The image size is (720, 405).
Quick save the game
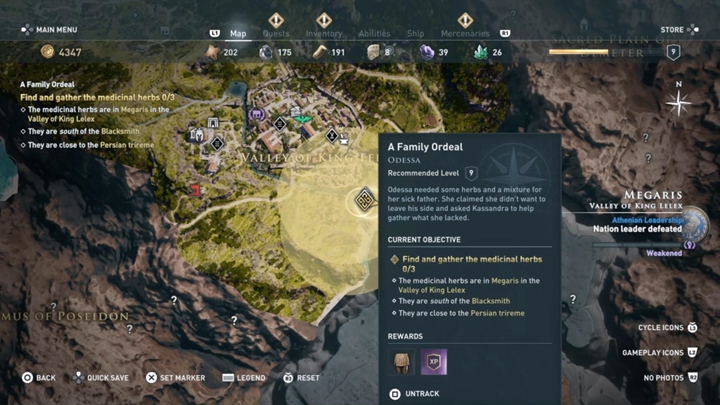pos(100,378)
